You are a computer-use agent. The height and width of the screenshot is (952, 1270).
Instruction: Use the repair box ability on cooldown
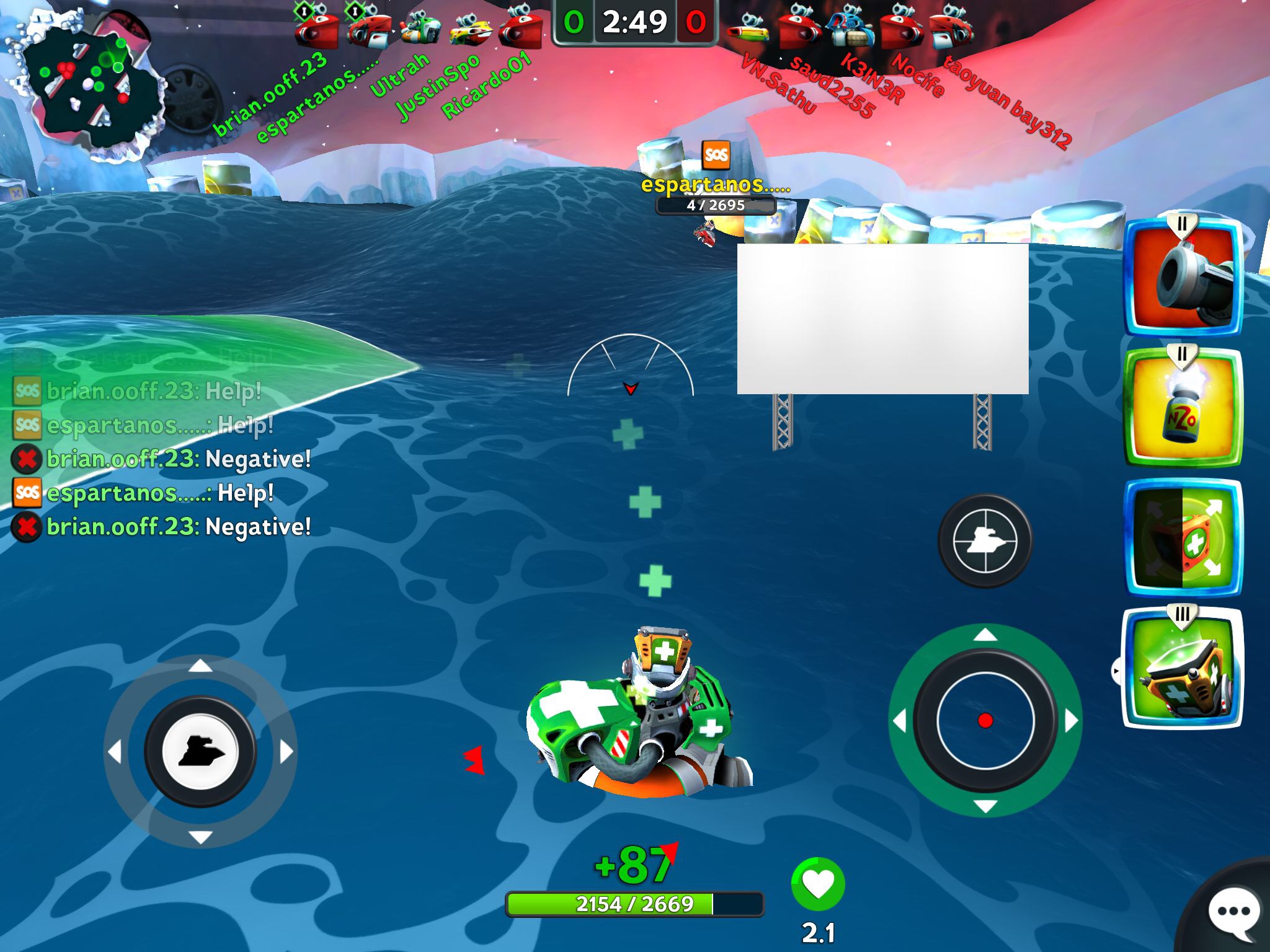tap(1183, 538)
